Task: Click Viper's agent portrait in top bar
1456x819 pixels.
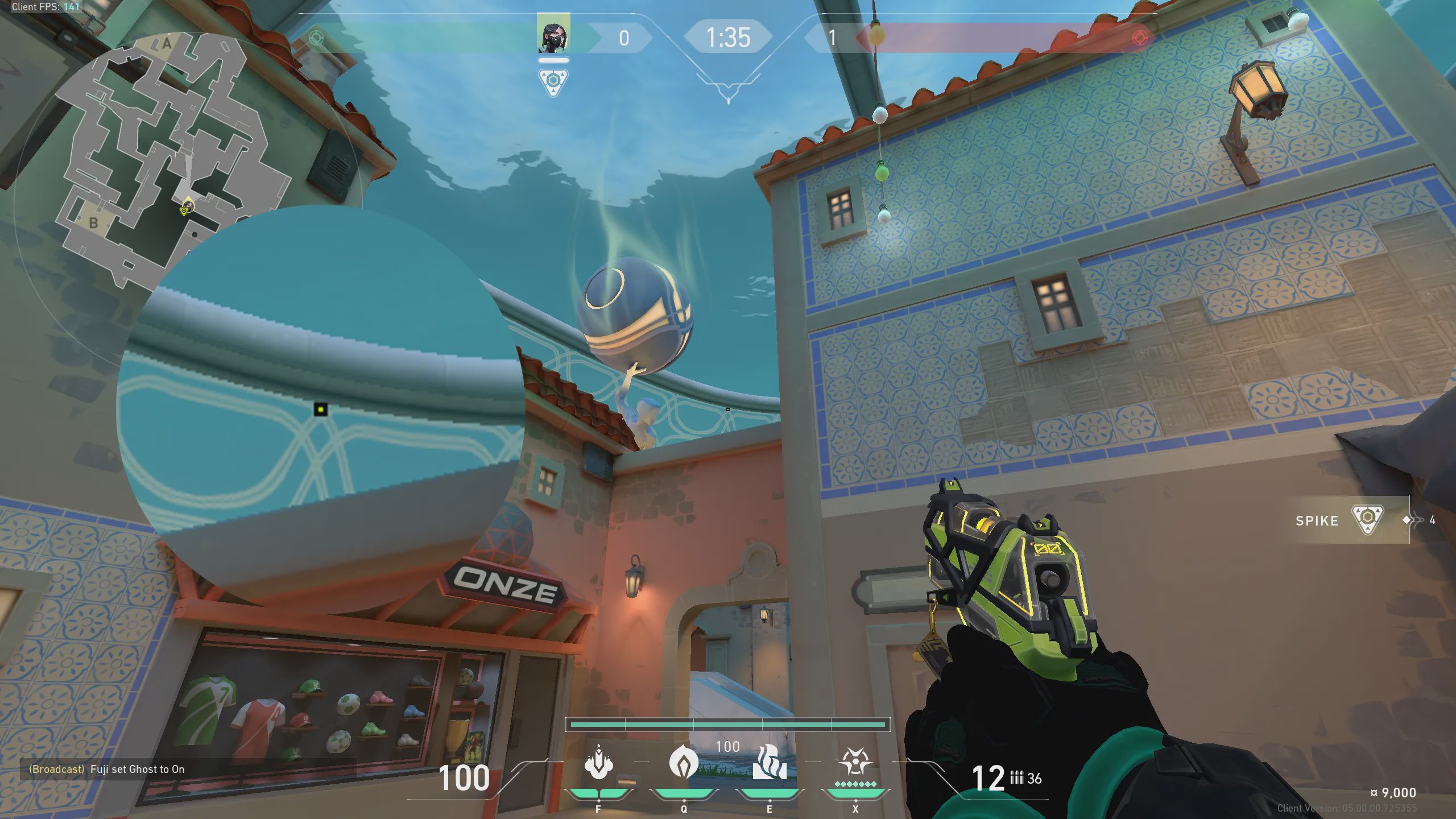Action: click(553, 35)
